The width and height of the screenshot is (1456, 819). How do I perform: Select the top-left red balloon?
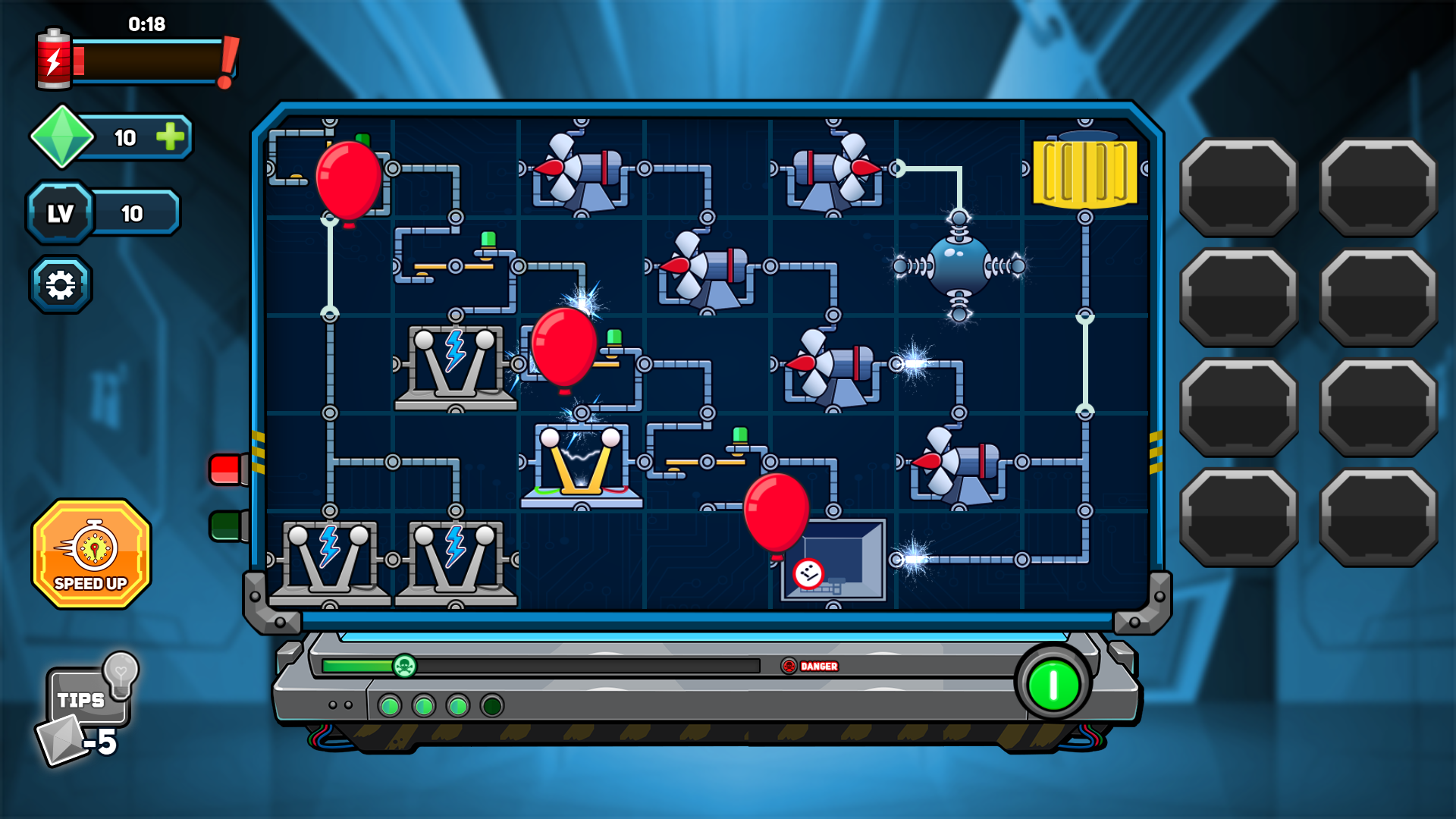click(x=350, y=182)
